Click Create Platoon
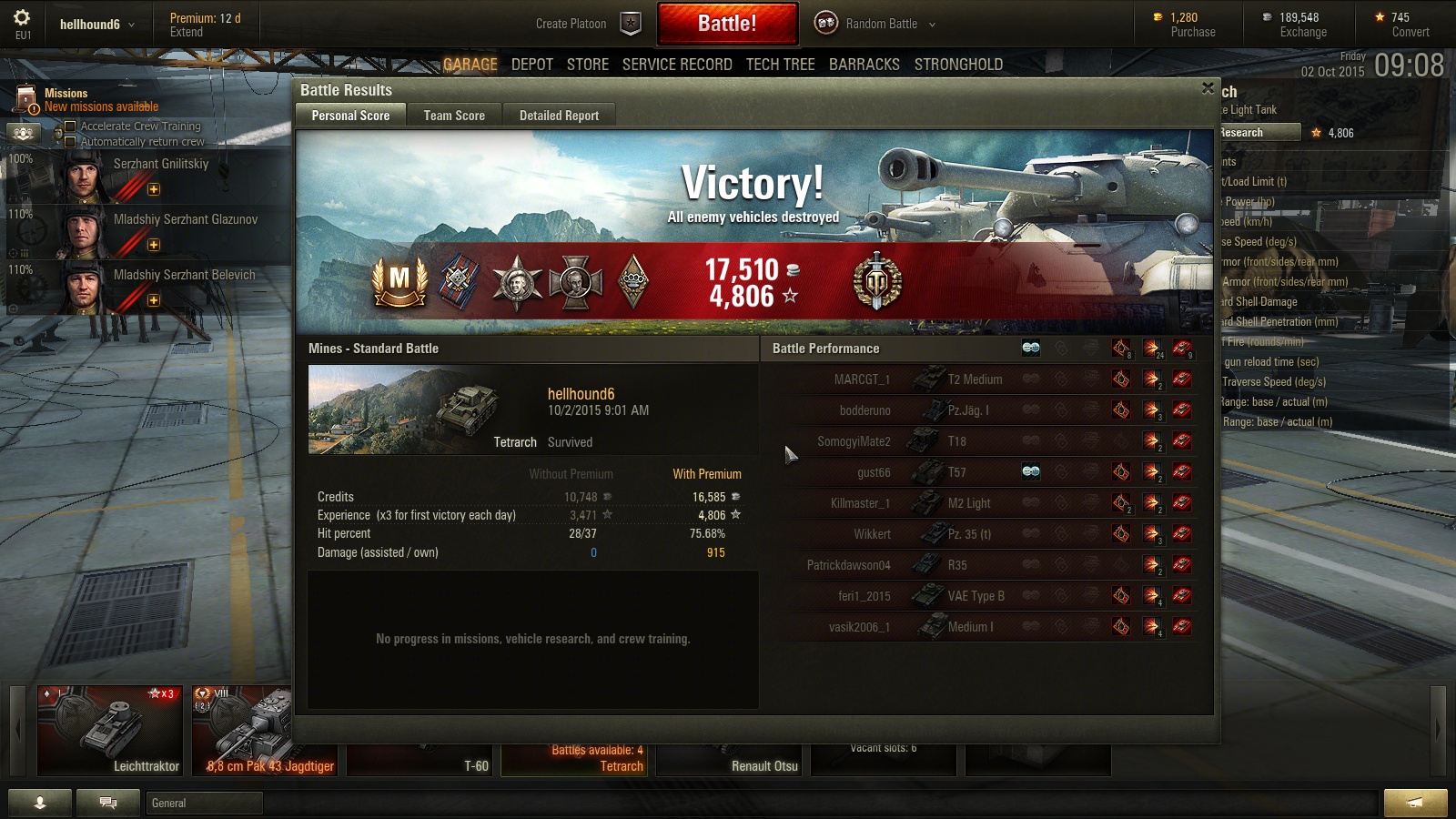 (571, 24)
